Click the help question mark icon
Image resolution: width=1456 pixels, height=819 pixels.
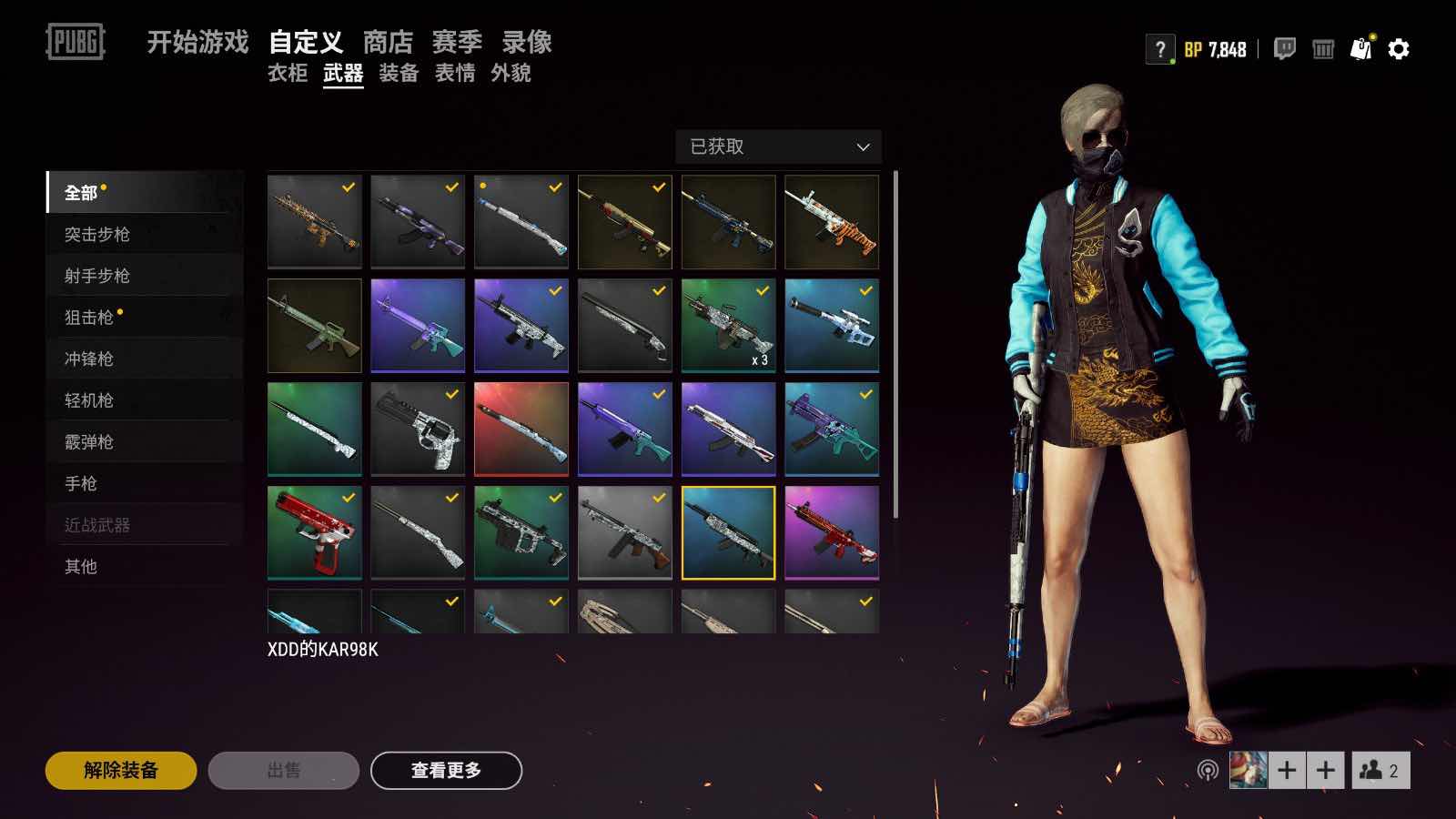1158,48
